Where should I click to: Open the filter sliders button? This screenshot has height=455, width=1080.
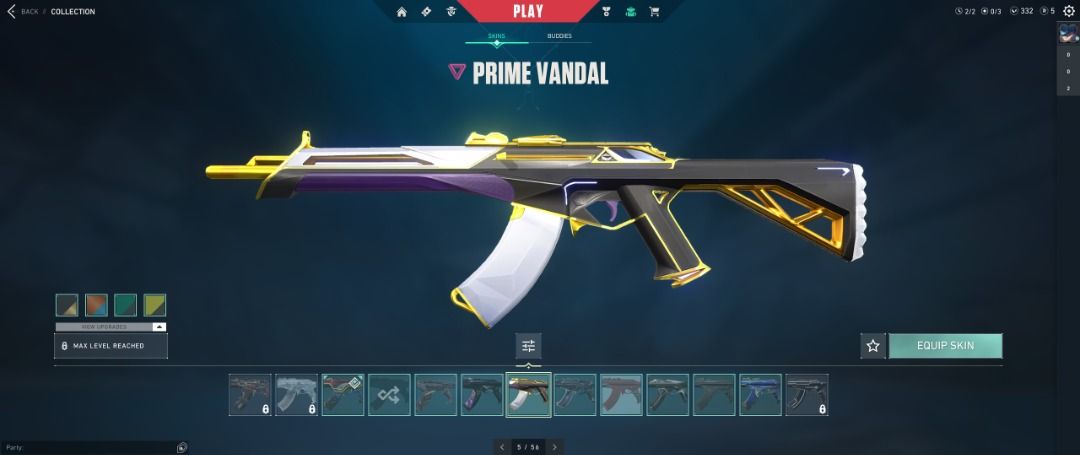coord(528,346)
